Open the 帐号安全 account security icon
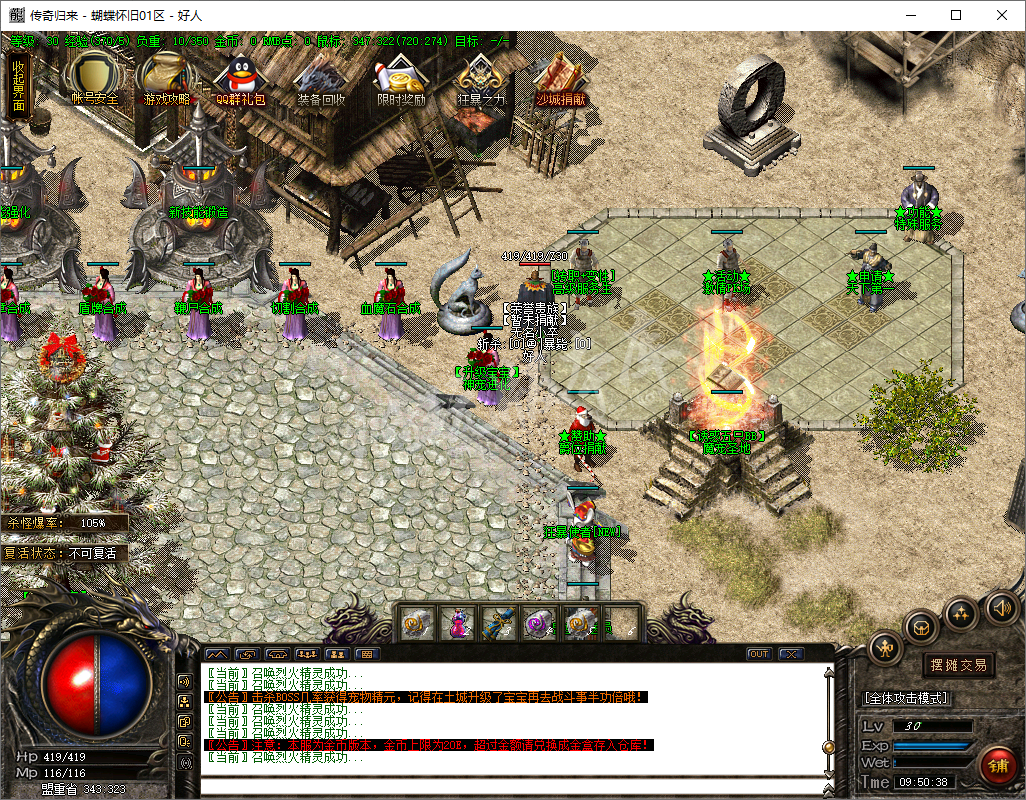 [x=94, y=78]
